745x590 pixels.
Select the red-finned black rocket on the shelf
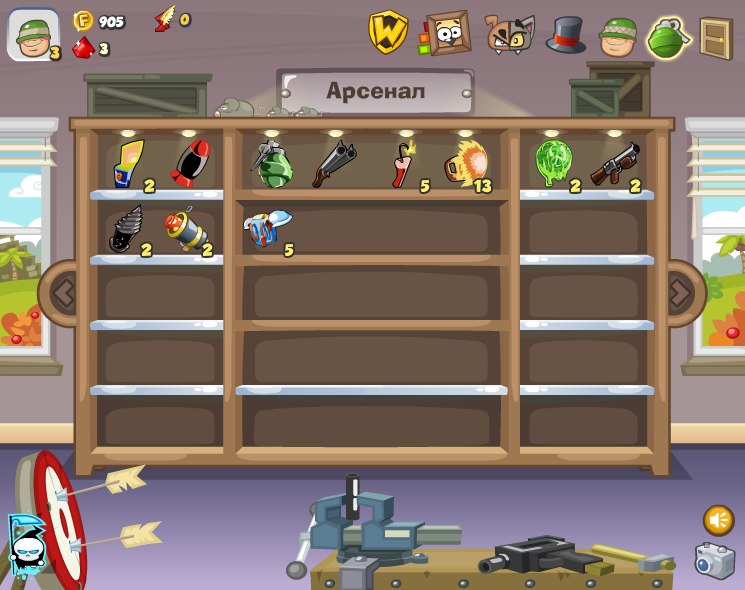click(189, 163)
